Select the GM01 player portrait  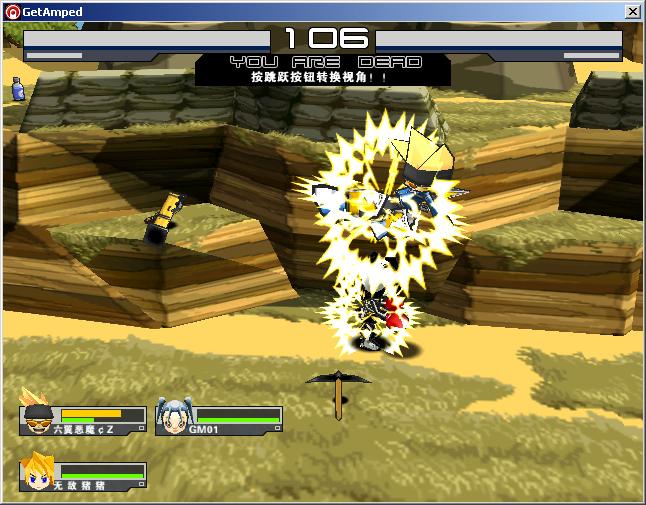tap(174, 415)
